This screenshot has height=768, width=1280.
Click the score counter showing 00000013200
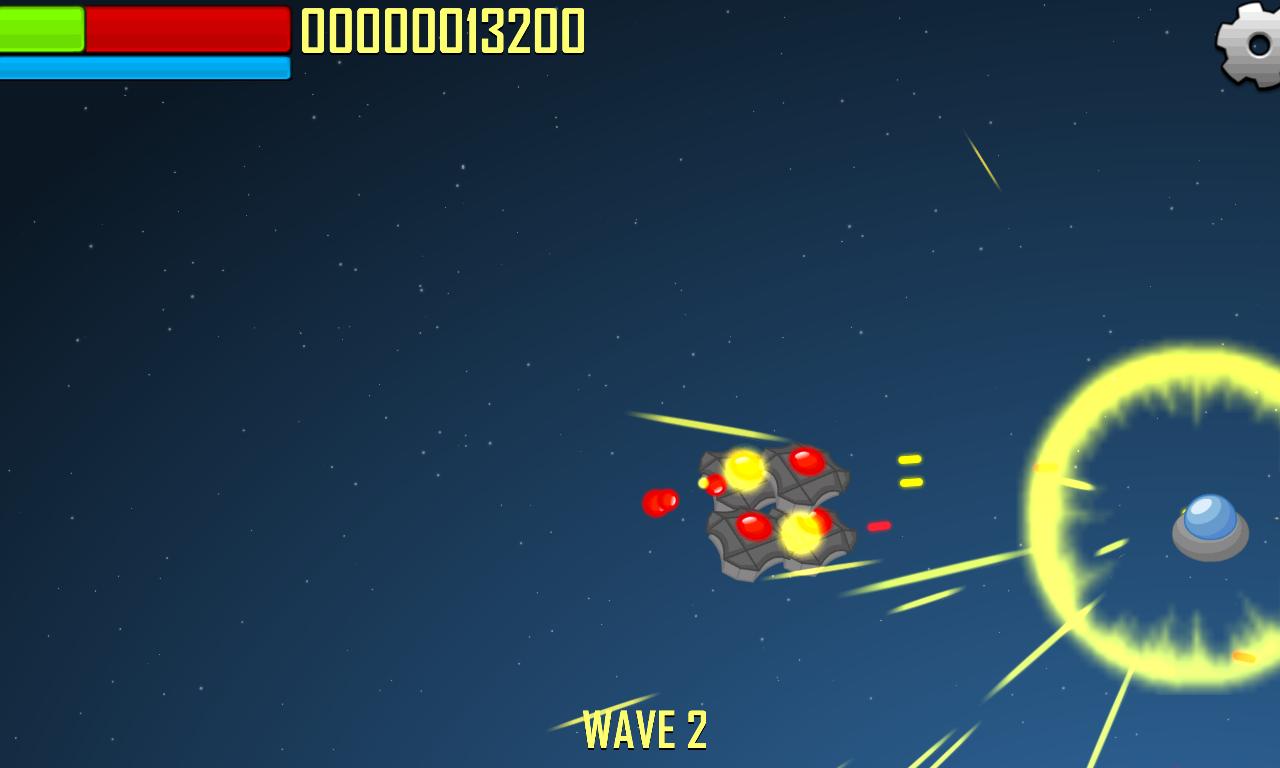pyautogui.click(x=442, y=32)
